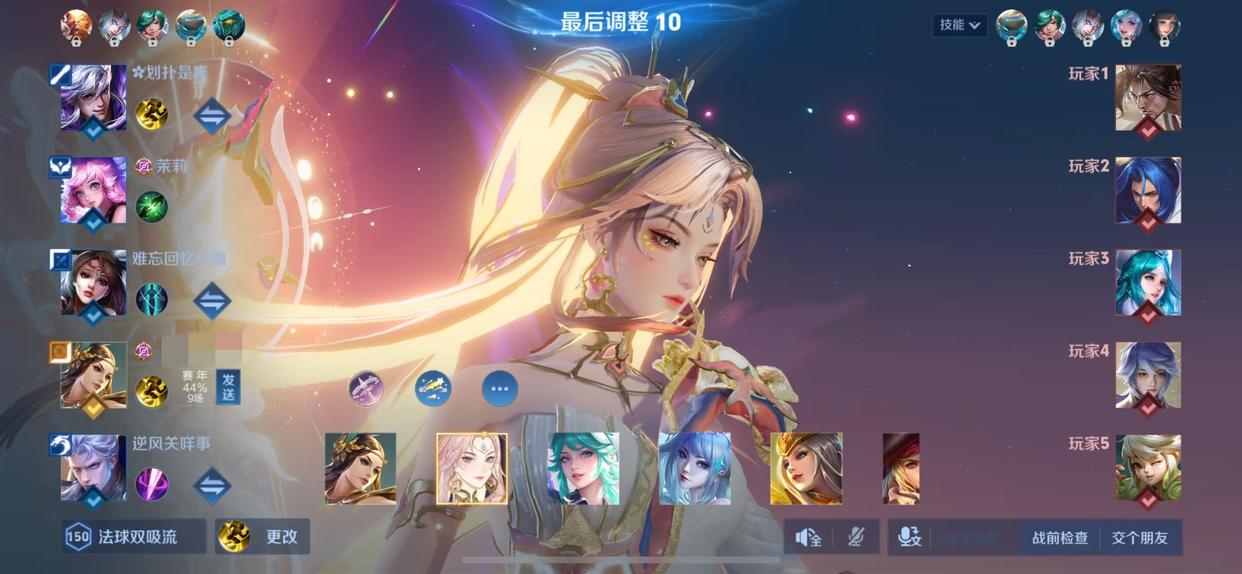Tap the 发送 button beside win-rate stats
This screenshot has height=574, width=1242.
[228, 386]
